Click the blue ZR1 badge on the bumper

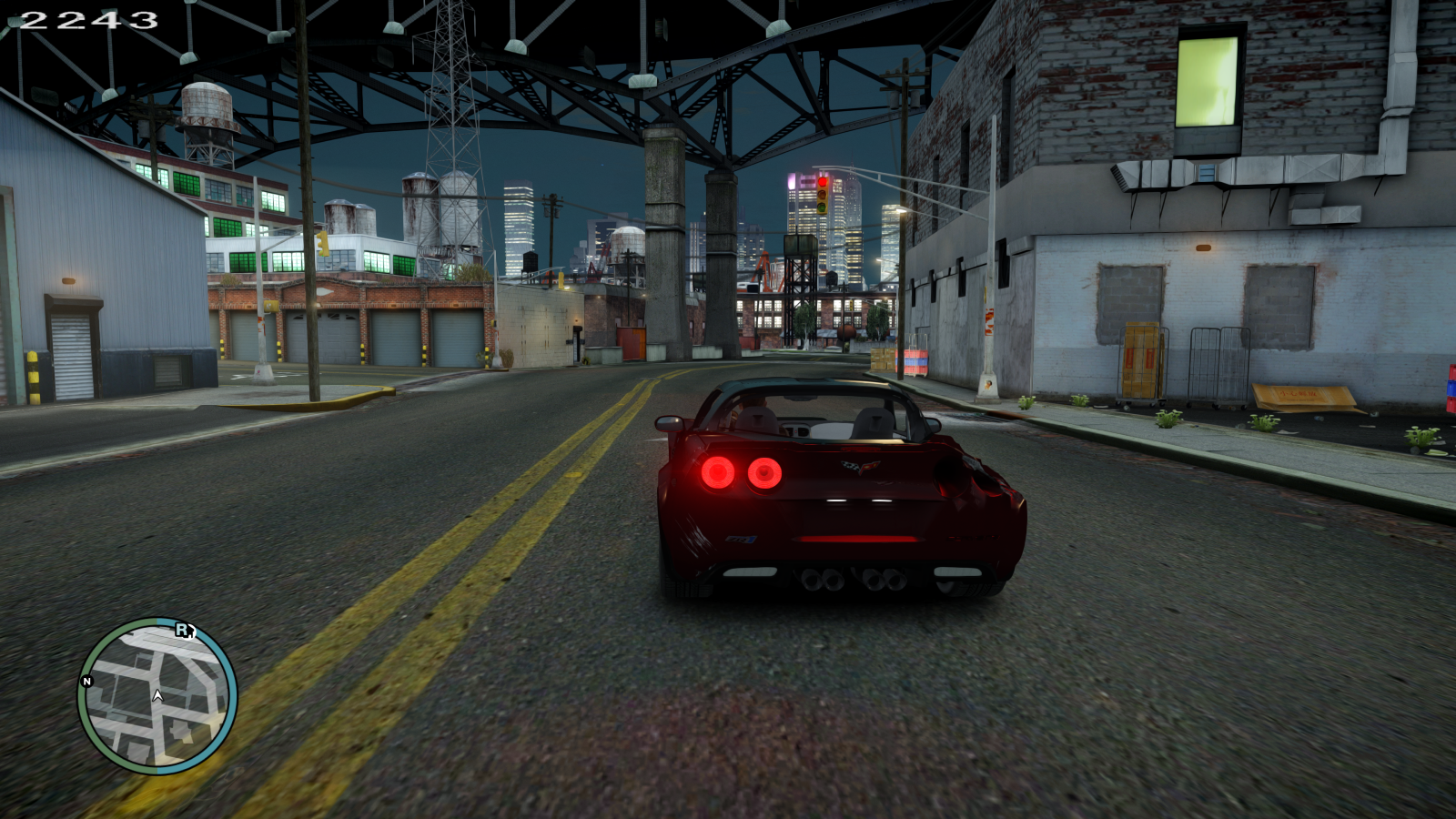[743, 539]
